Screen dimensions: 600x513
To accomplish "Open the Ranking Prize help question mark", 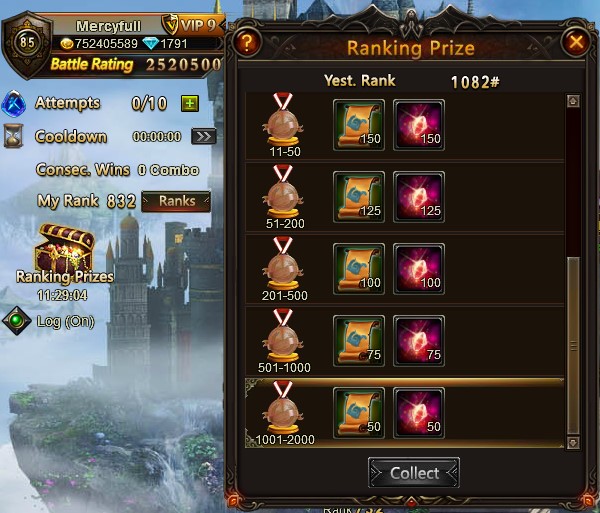I will (x=249, y=42).
